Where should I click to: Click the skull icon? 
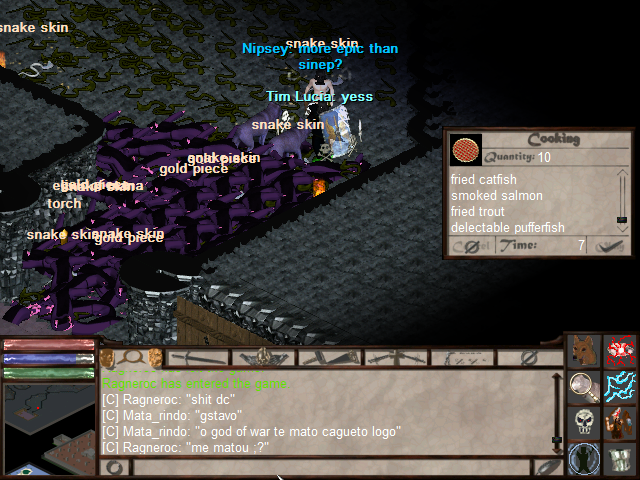583,421
